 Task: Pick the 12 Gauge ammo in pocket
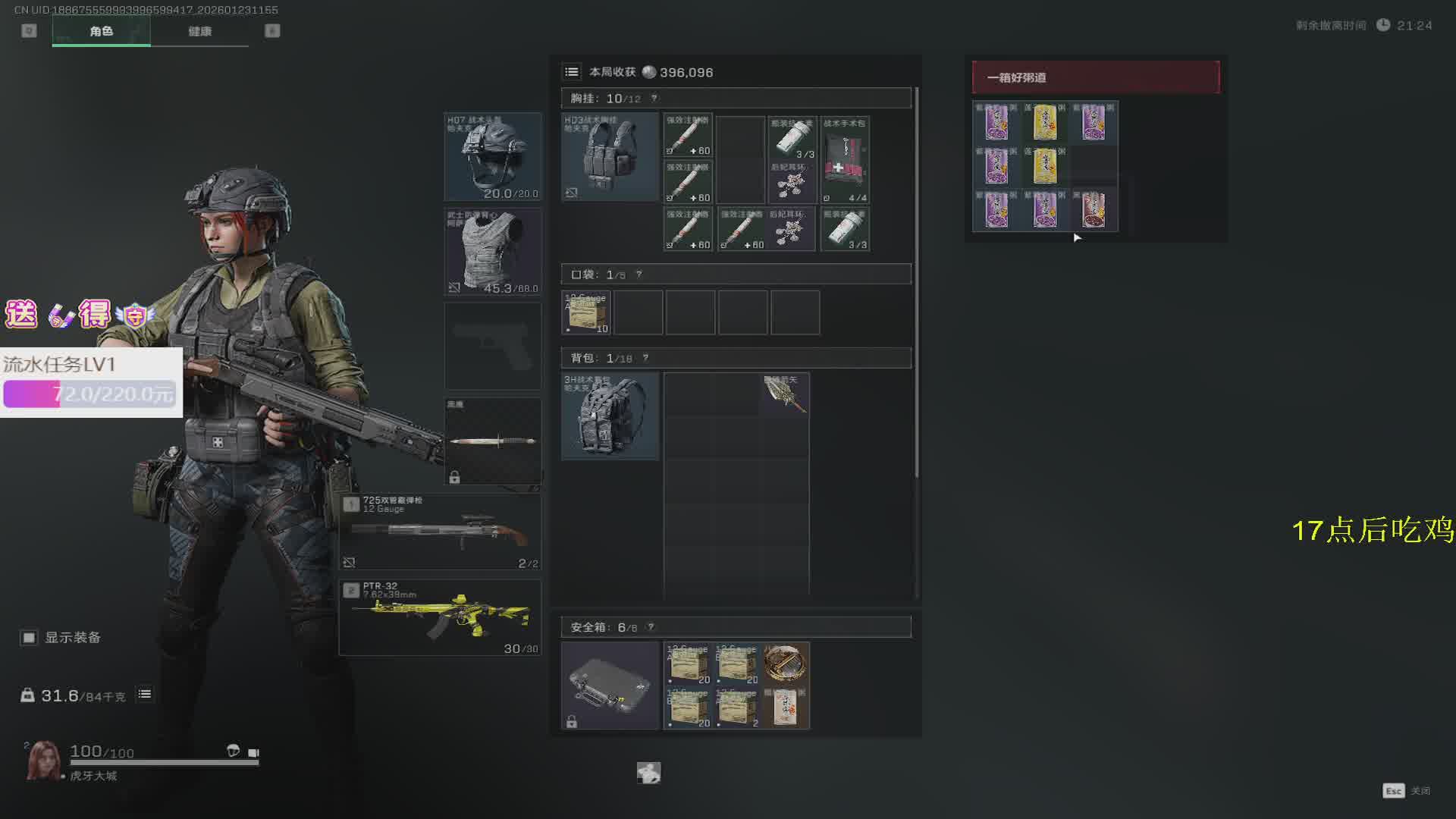coord(586,312)
